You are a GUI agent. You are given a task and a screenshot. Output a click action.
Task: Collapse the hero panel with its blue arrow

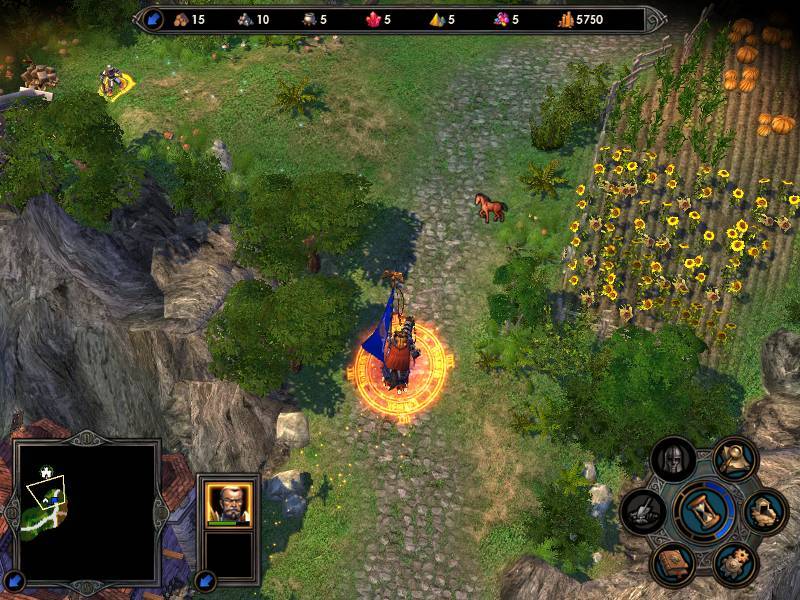(205, 578)
